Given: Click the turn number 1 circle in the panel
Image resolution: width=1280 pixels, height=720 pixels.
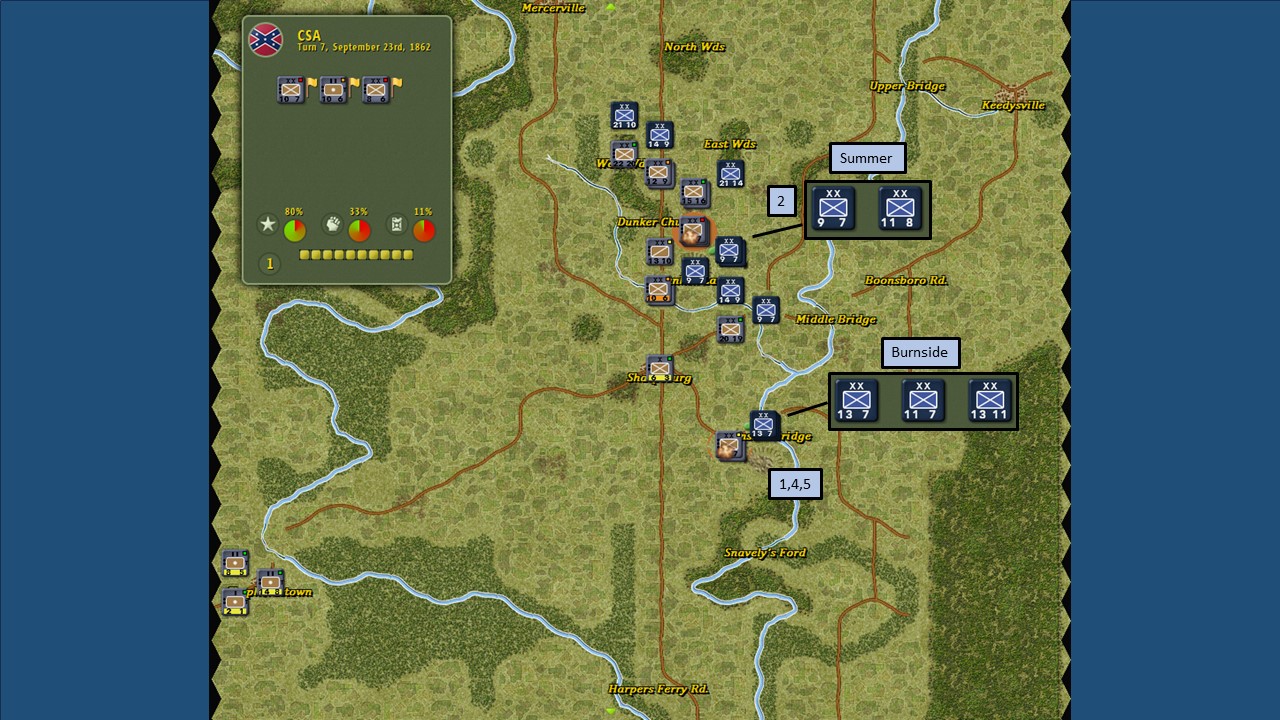Looking at the screenshot, I should (x=268, y=263).
